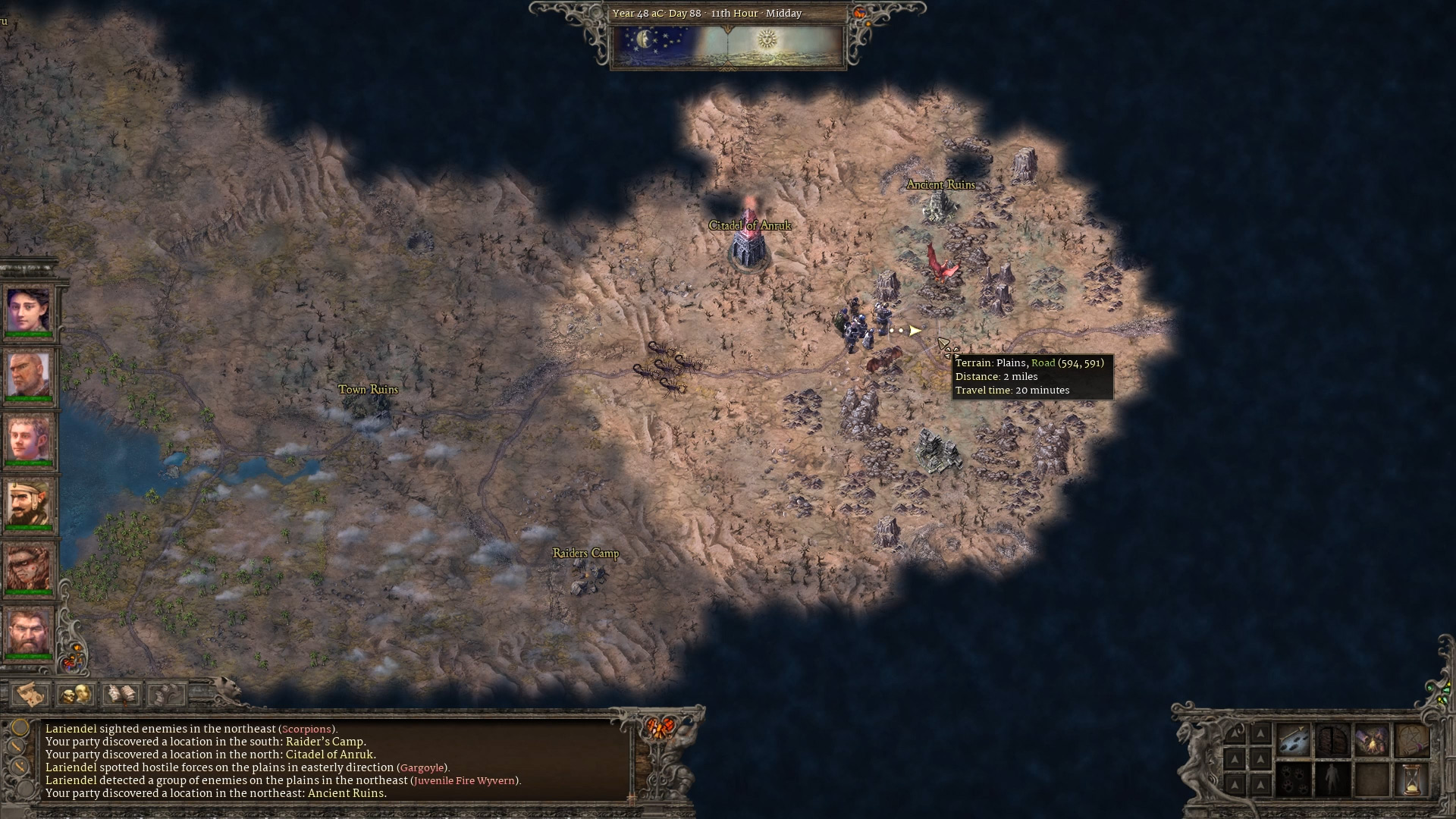Image resolution: width=1456 pixels, height=819 pixels.
Task: Select the bearded dwarf portrait
Action: click(x=29, y=630)
